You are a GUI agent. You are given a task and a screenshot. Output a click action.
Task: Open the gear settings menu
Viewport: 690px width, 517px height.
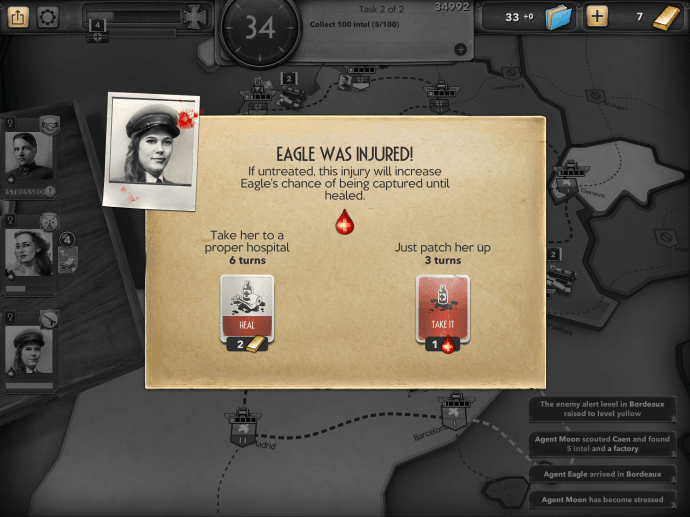coord(47,17)
